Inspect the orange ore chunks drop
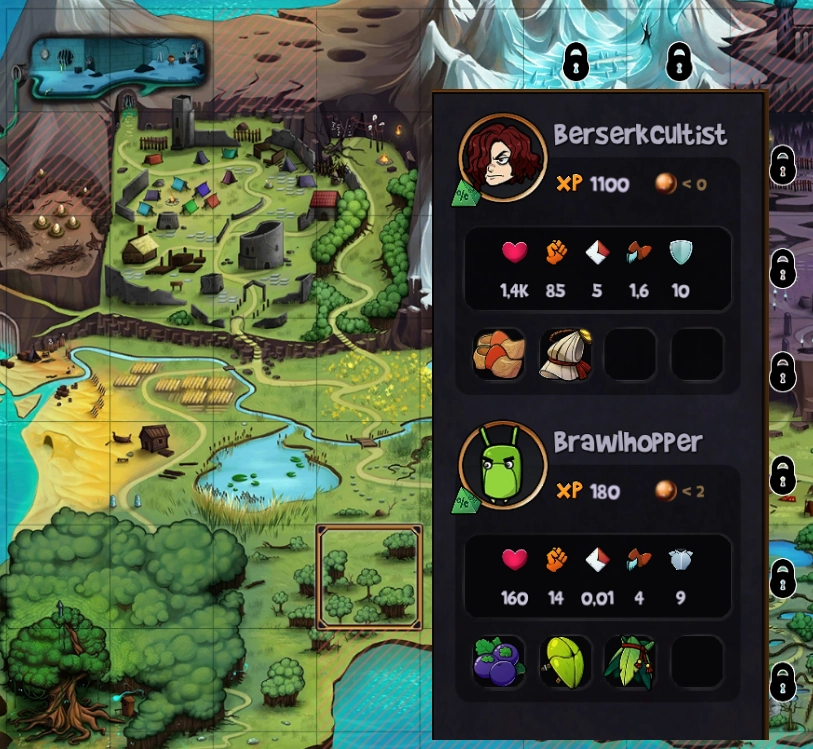 (499, 355)
